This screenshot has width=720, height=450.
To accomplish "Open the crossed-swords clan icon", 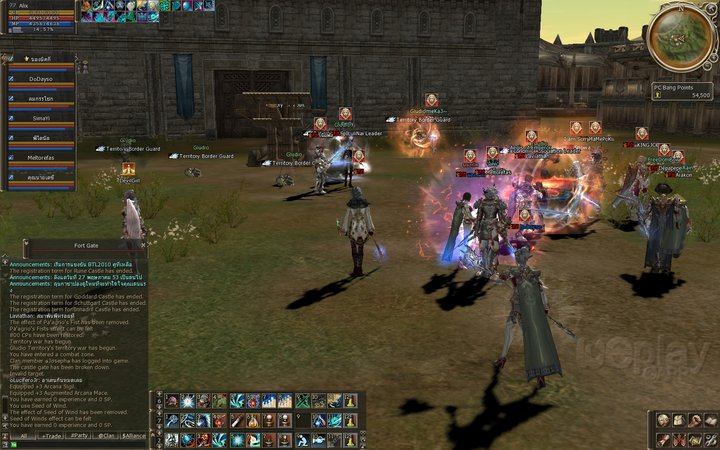I will [680, 438].
